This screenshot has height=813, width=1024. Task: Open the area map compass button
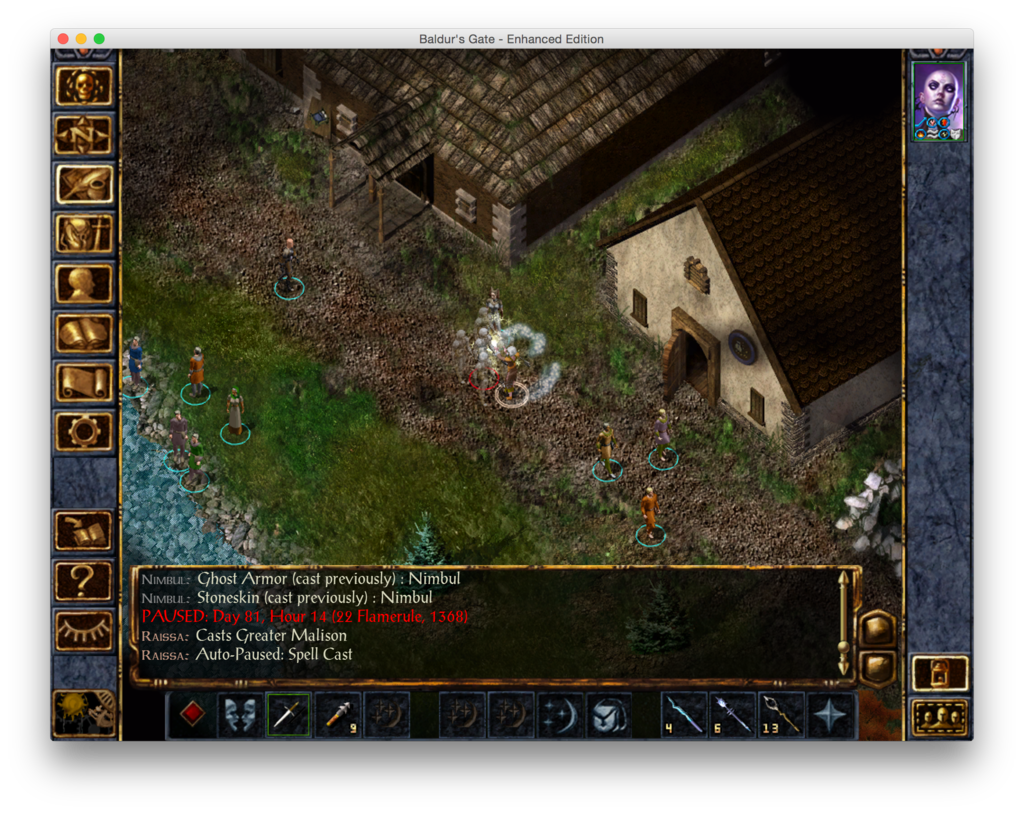84,135
